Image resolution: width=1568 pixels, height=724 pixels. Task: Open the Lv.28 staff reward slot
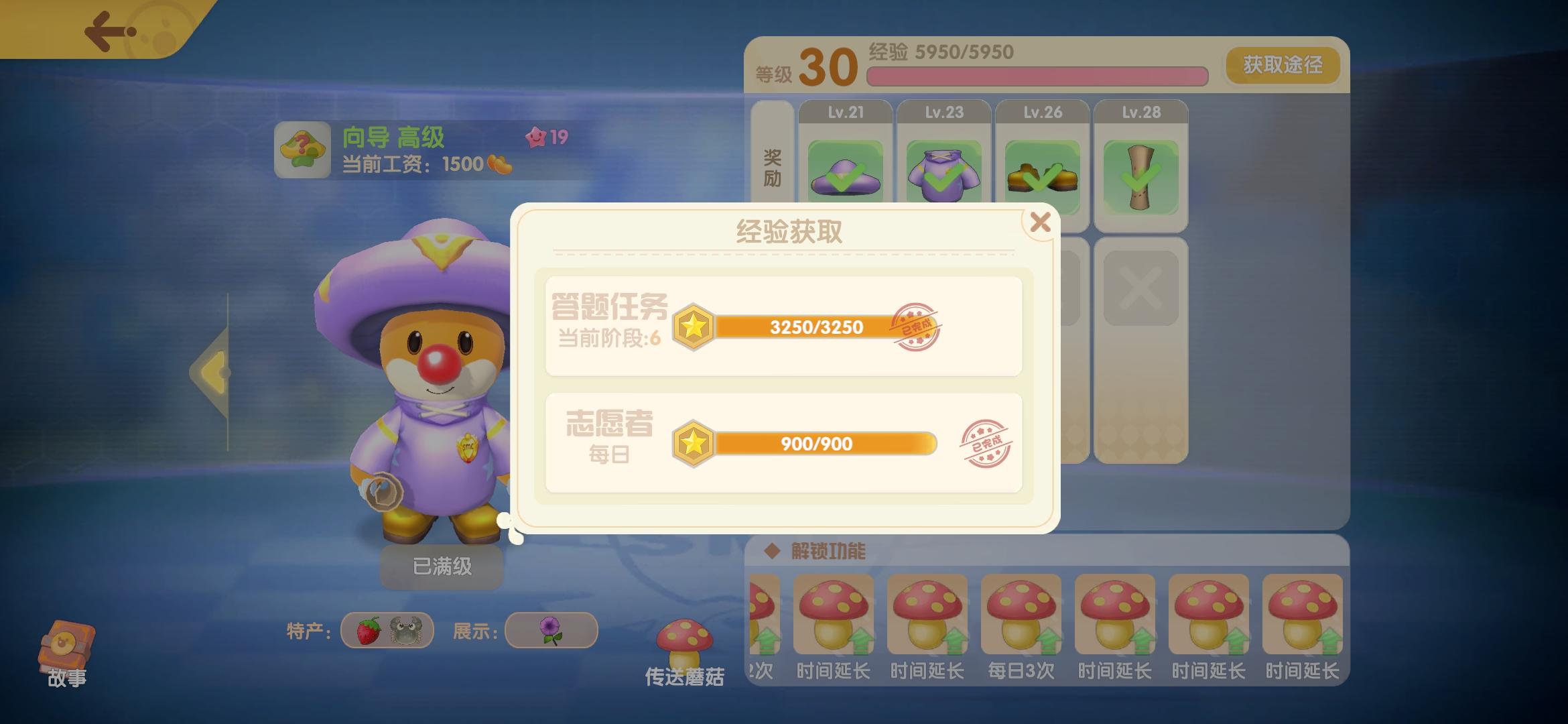(1141, 176)
